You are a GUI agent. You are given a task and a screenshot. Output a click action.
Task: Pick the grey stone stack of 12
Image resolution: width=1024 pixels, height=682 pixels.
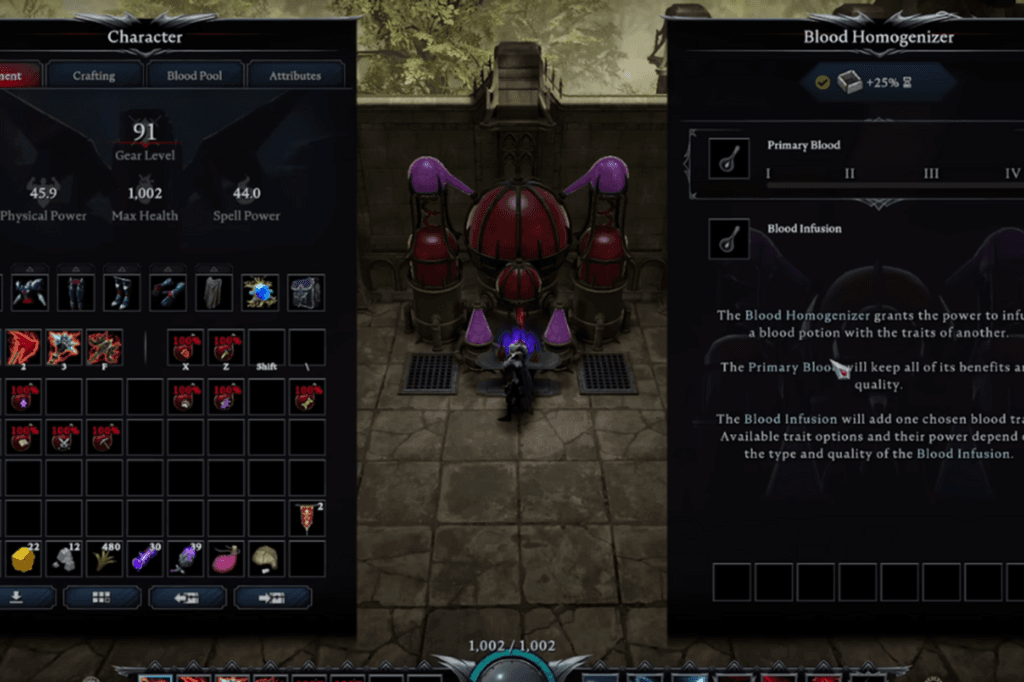point(65,558)
